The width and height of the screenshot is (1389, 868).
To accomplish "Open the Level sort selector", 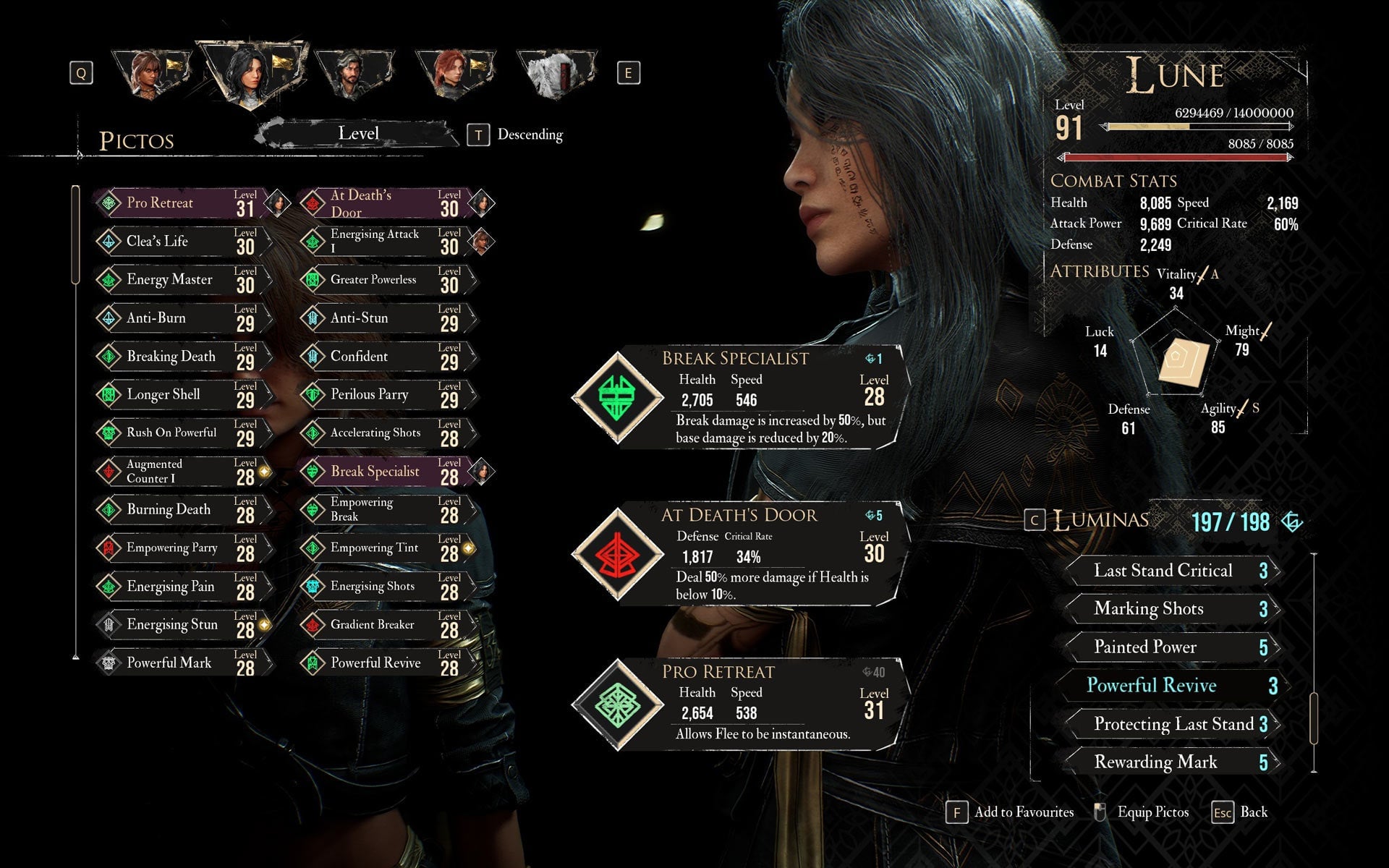I will click(358, 134).
